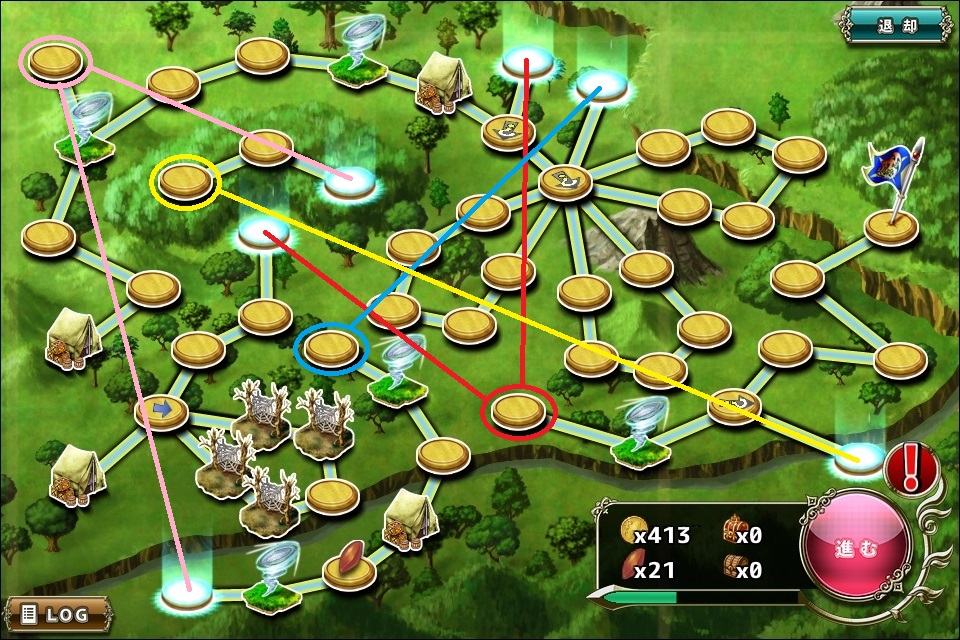
Task: Open the LOG panel
Action: (55, 612)
